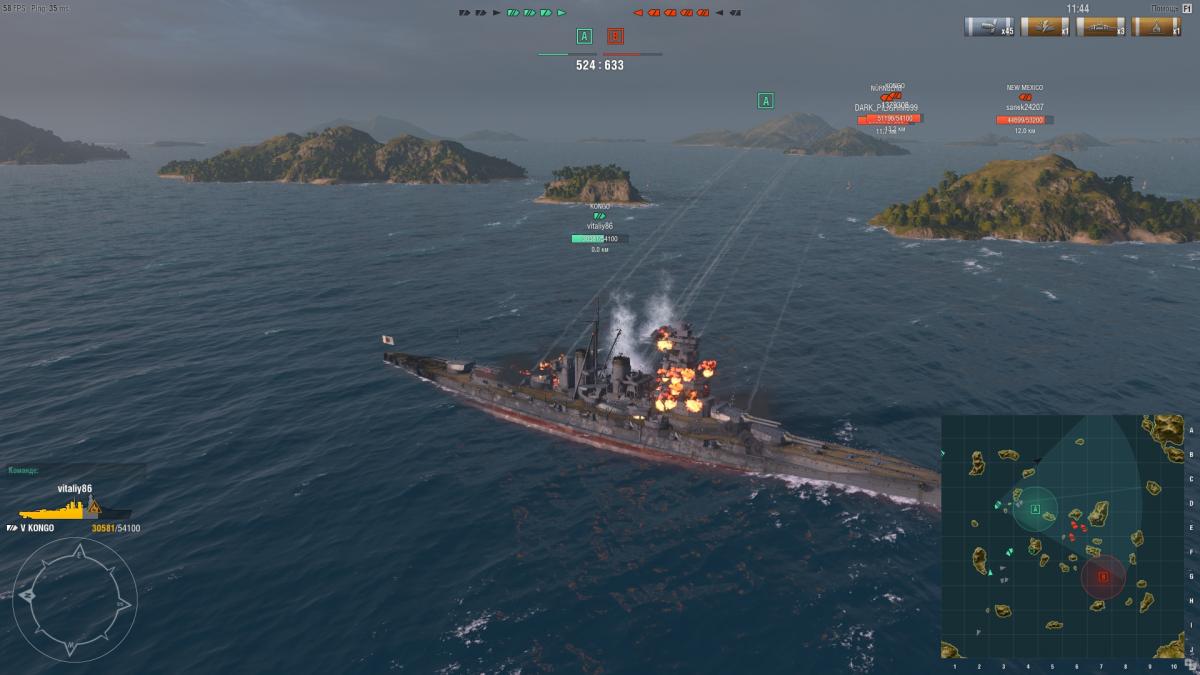
Task: Select the red B capture indicator at top
Action: pos(615,37)
